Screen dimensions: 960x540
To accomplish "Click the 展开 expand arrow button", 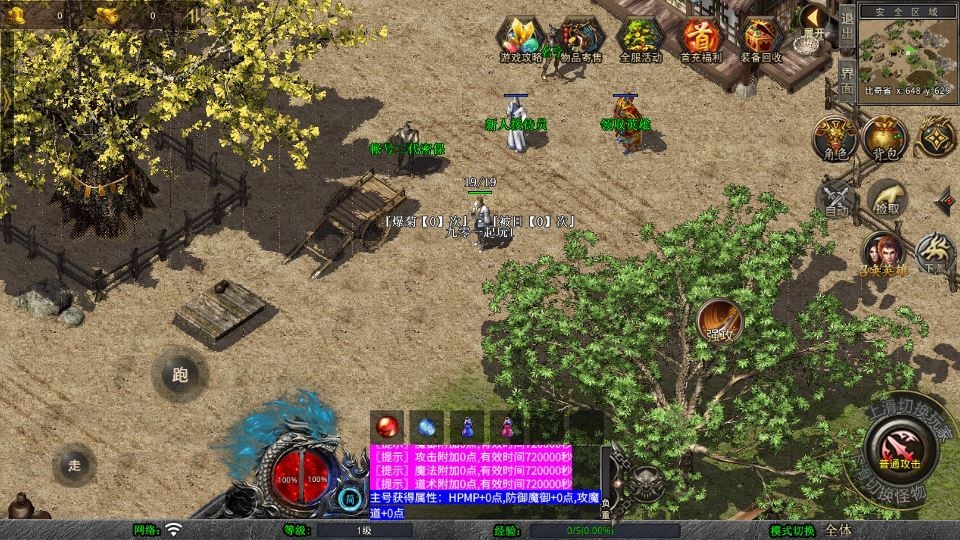I will [x=815, y=21].
